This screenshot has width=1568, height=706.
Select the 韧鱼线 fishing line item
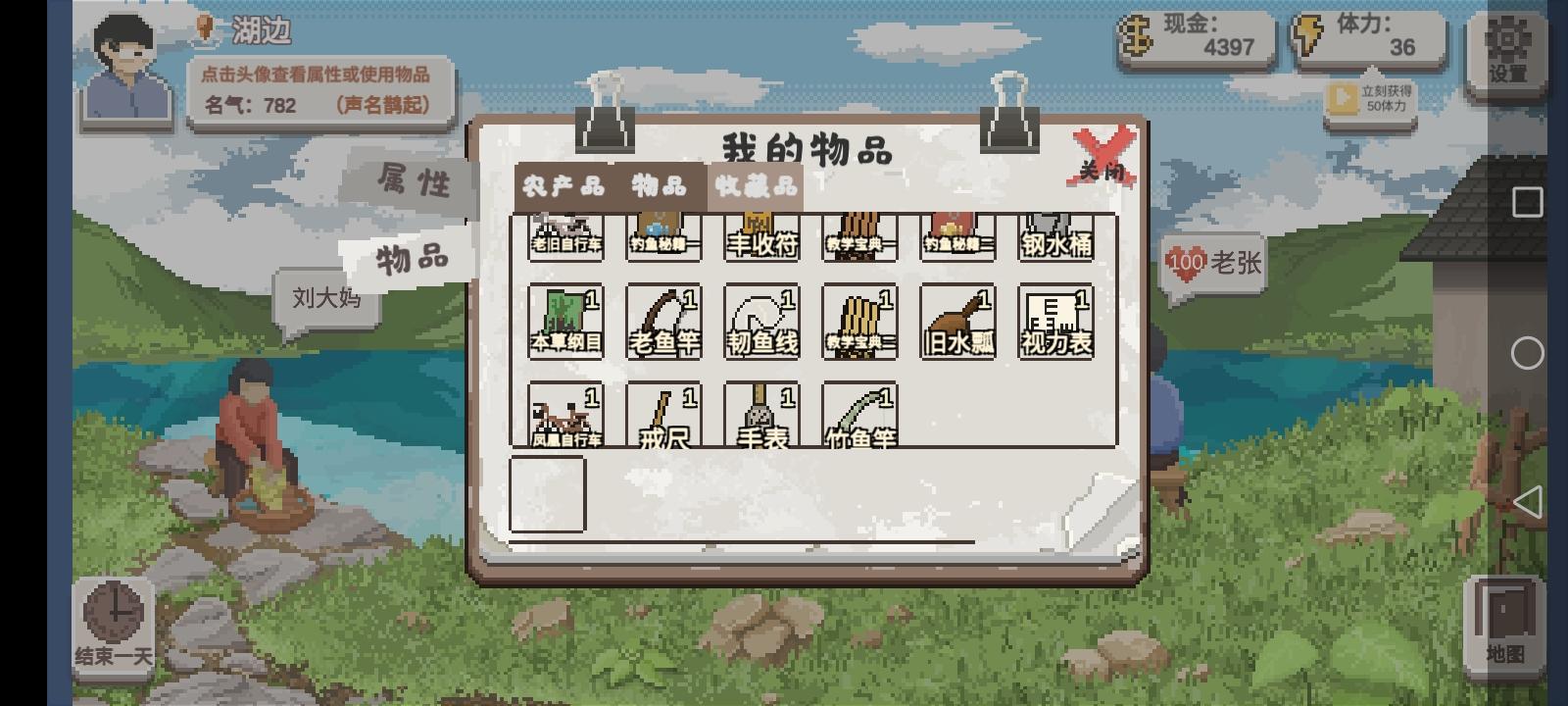761,319
